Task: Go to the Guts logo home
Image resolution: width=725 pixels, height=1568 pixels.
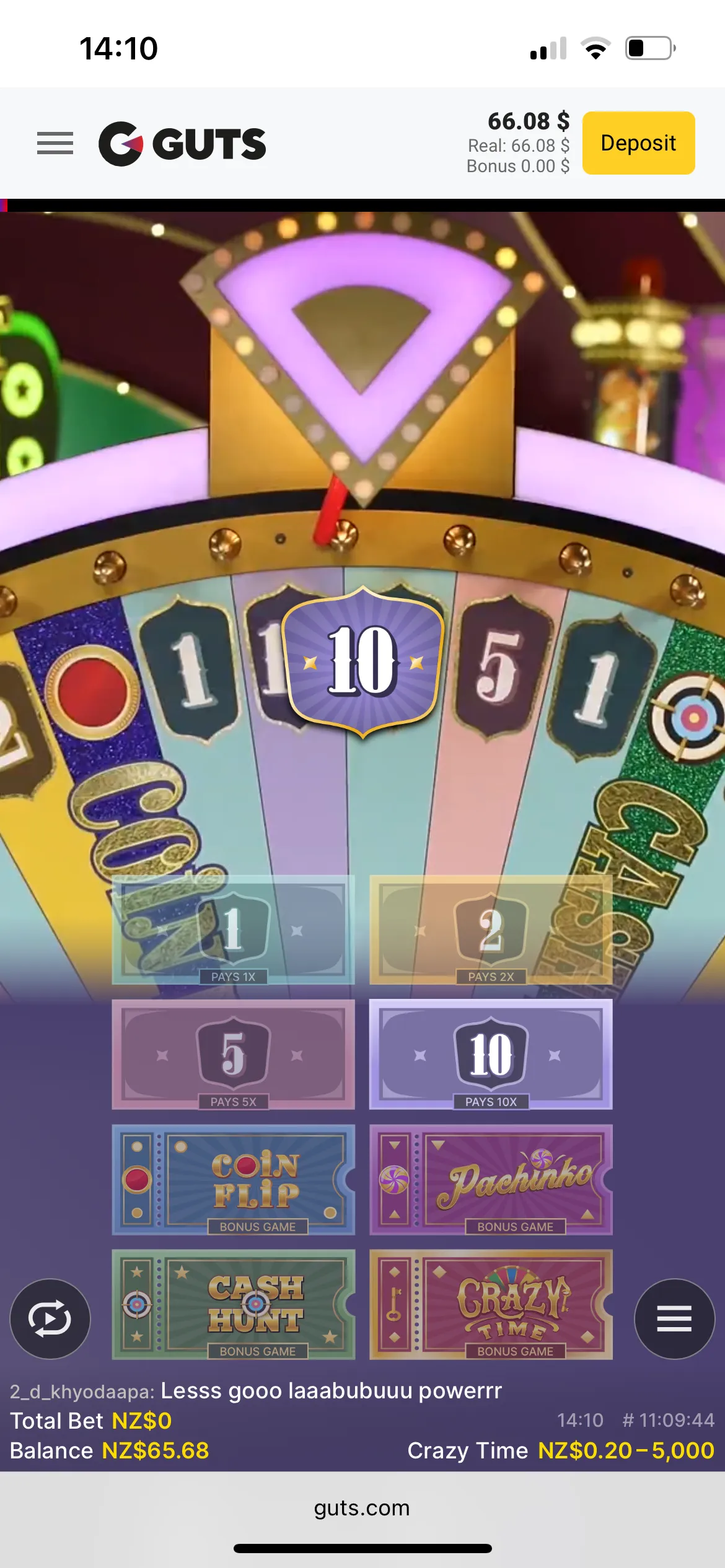Action: tap(183, 144)
